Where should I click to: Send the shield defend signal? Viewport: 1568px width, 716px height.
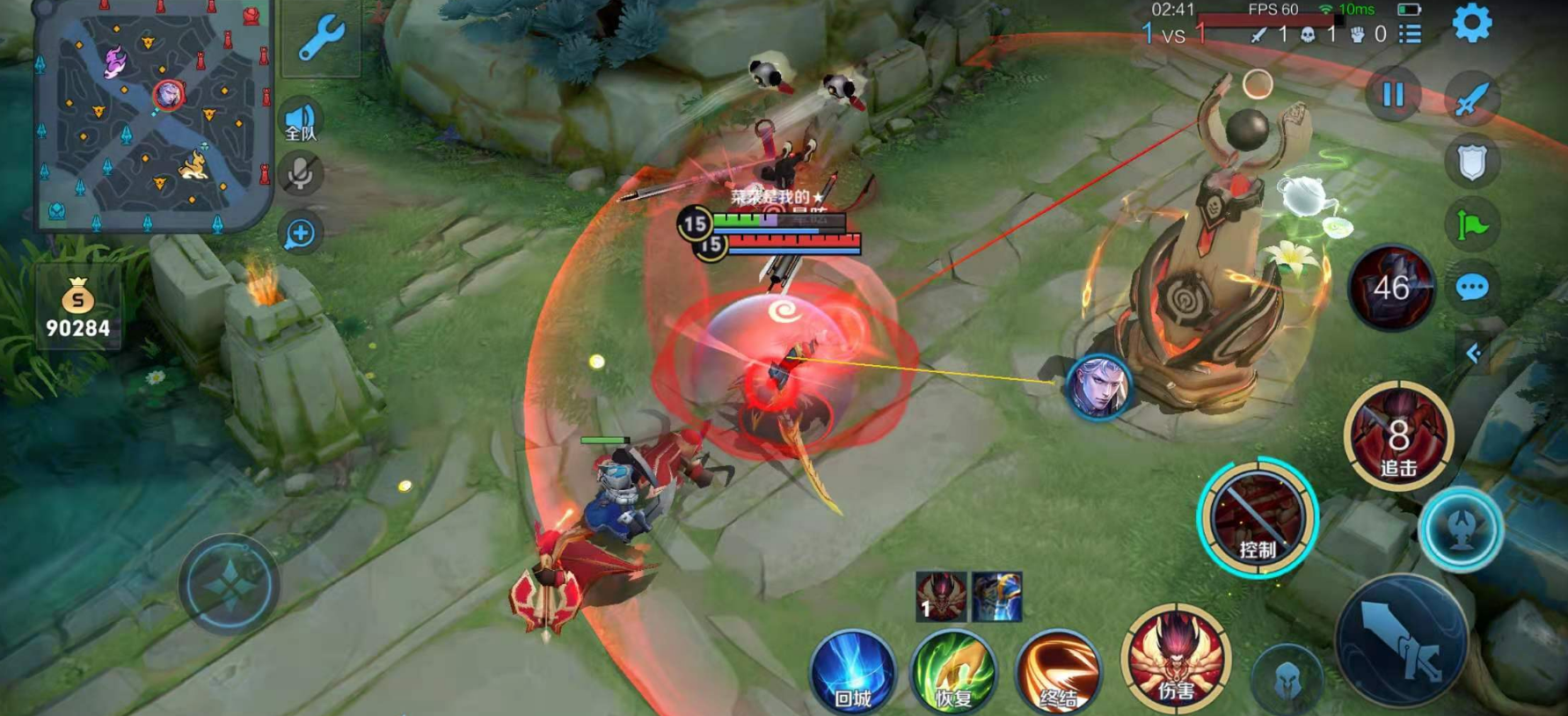click(x=1471, y=162)
